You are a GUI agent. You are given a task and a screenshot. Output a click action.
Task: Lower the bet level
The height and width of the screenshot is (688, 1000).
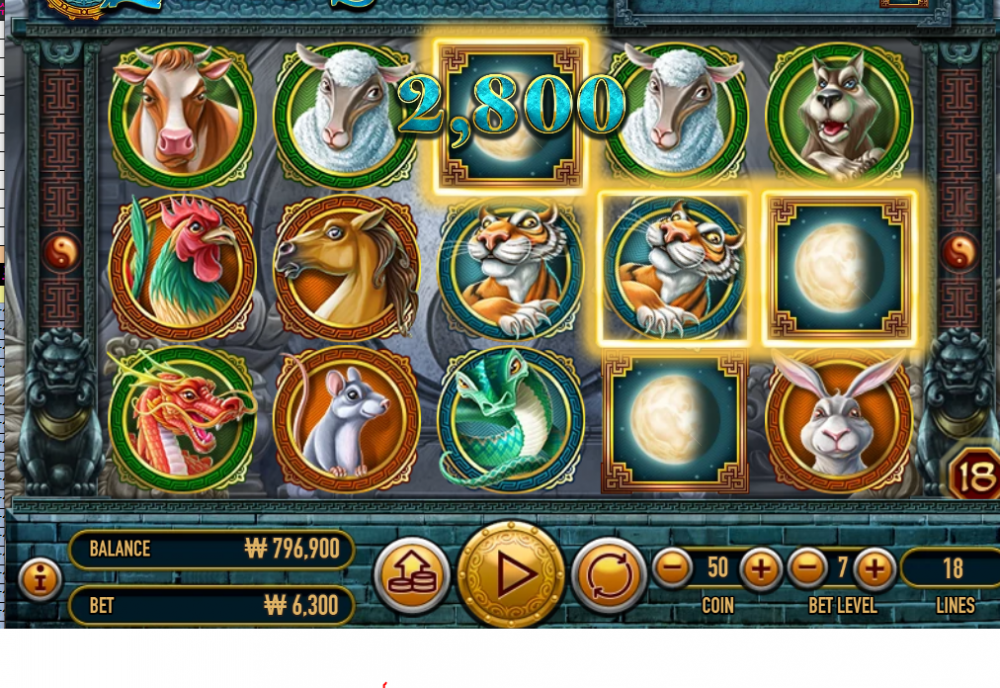808,569
